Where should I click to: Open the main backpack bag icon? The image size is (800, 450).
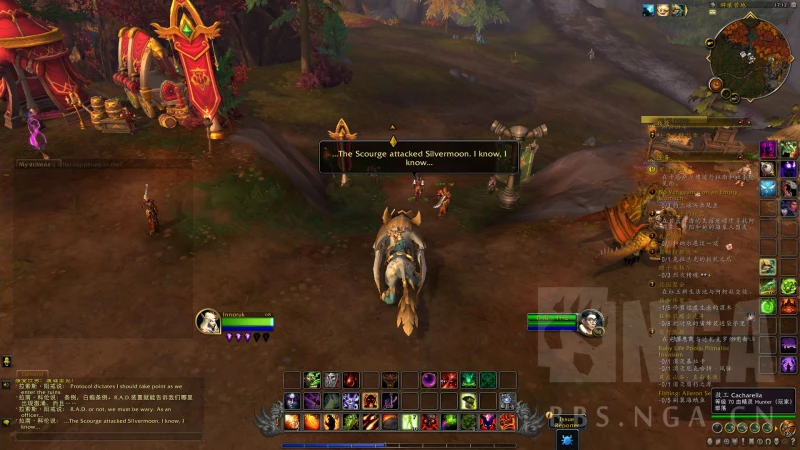pyautogui.click(x=789, y=428)
